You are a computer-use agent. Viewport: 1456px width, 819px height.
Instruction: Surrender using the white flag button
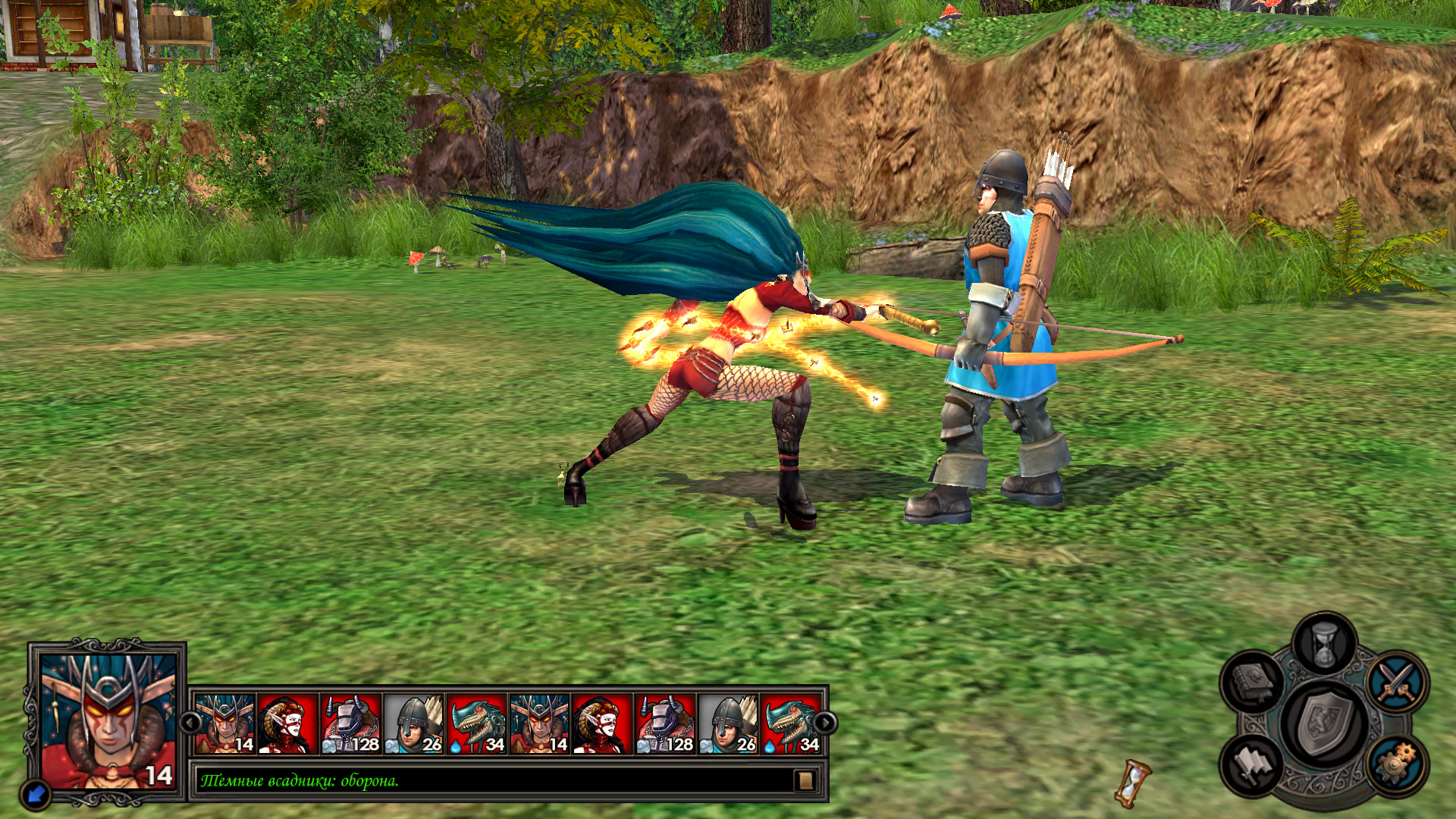1252,763
